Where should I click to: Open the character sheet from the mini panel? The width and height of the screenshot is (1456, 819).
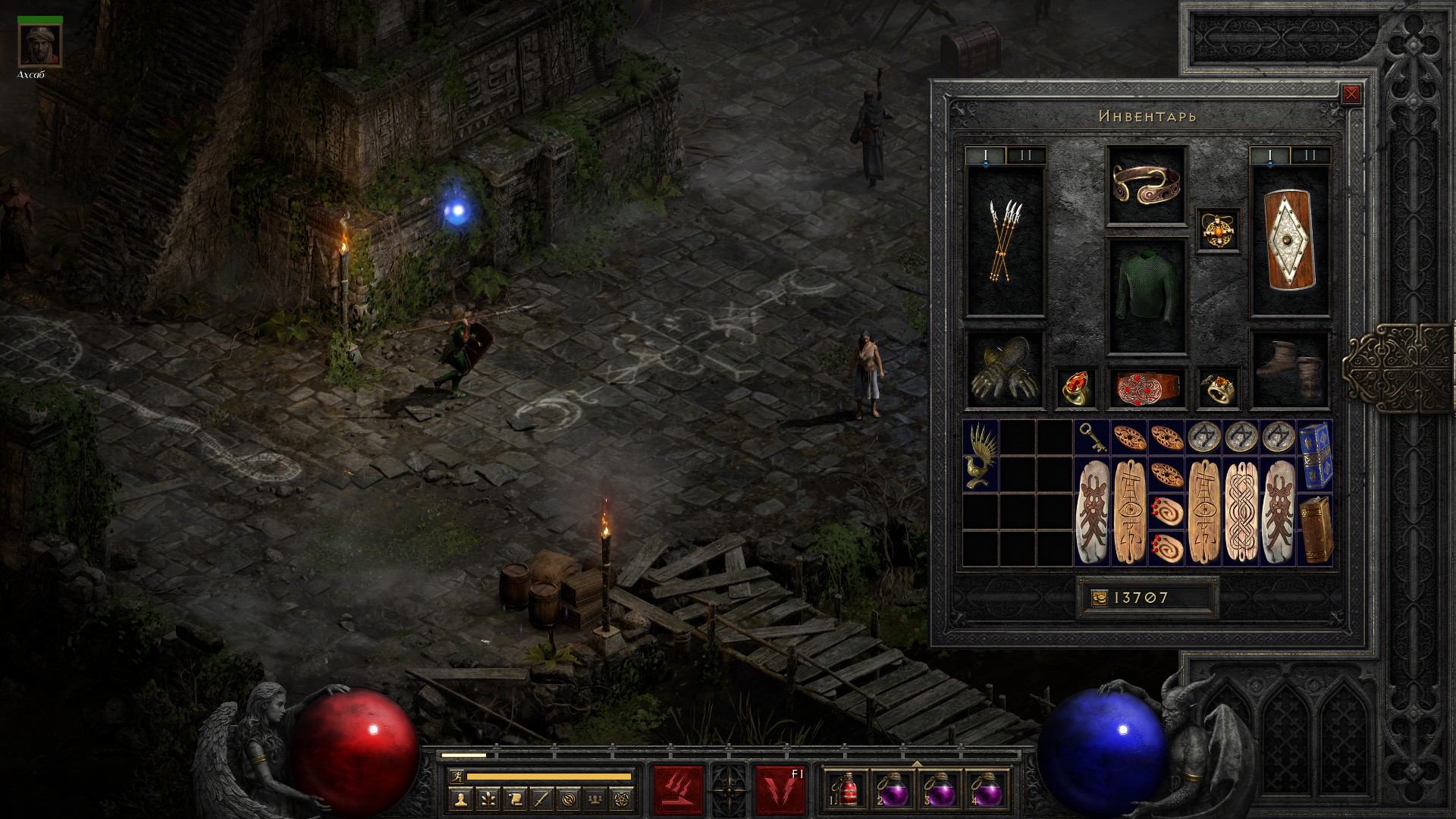461,799
